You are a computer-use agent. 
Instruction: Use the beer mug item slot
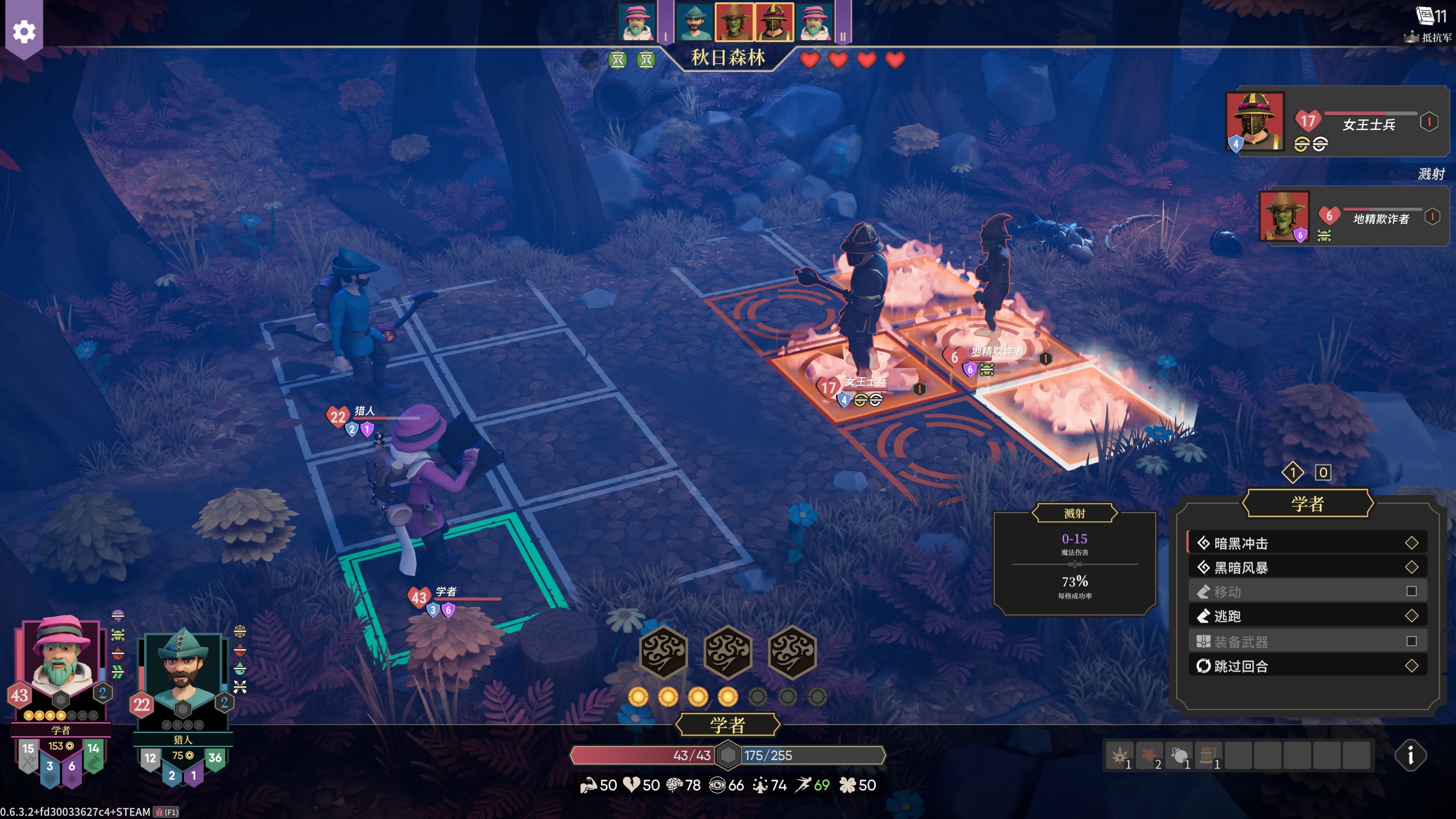1209,755
